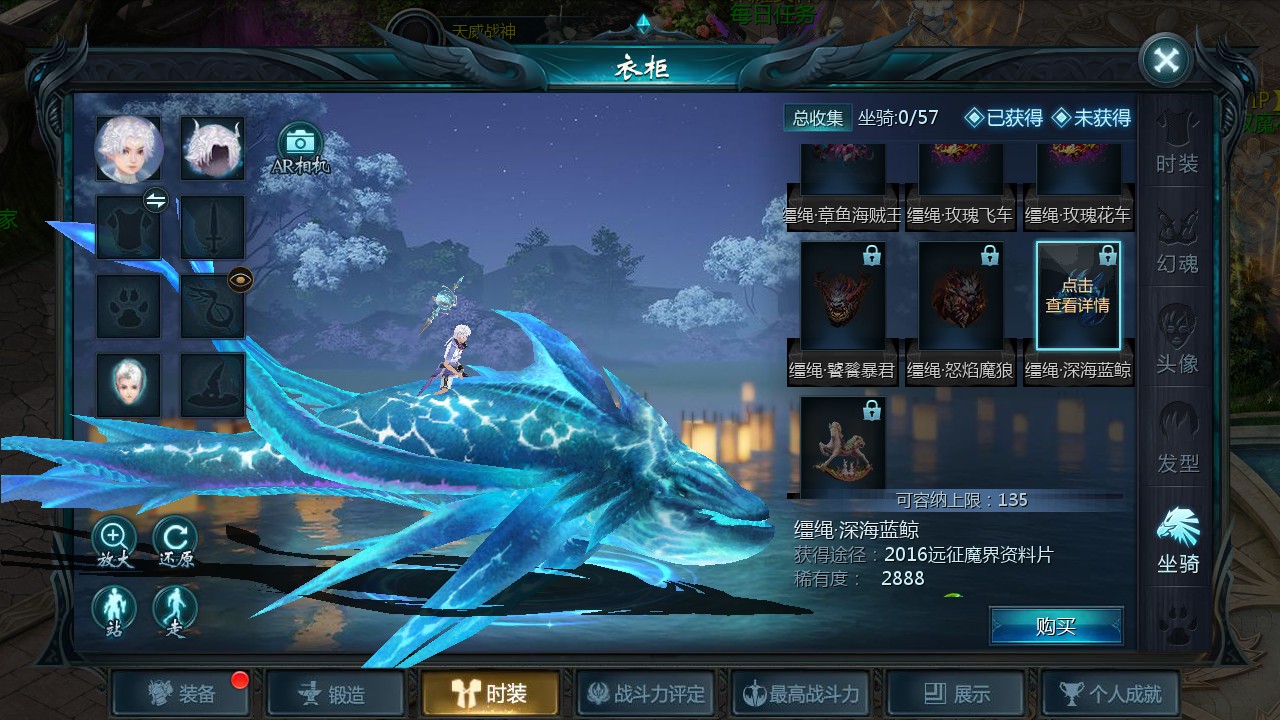Open the 装备 equipment tab
Screen dimensions: 1280x720
pyautogui.click(x=182, y=693)
